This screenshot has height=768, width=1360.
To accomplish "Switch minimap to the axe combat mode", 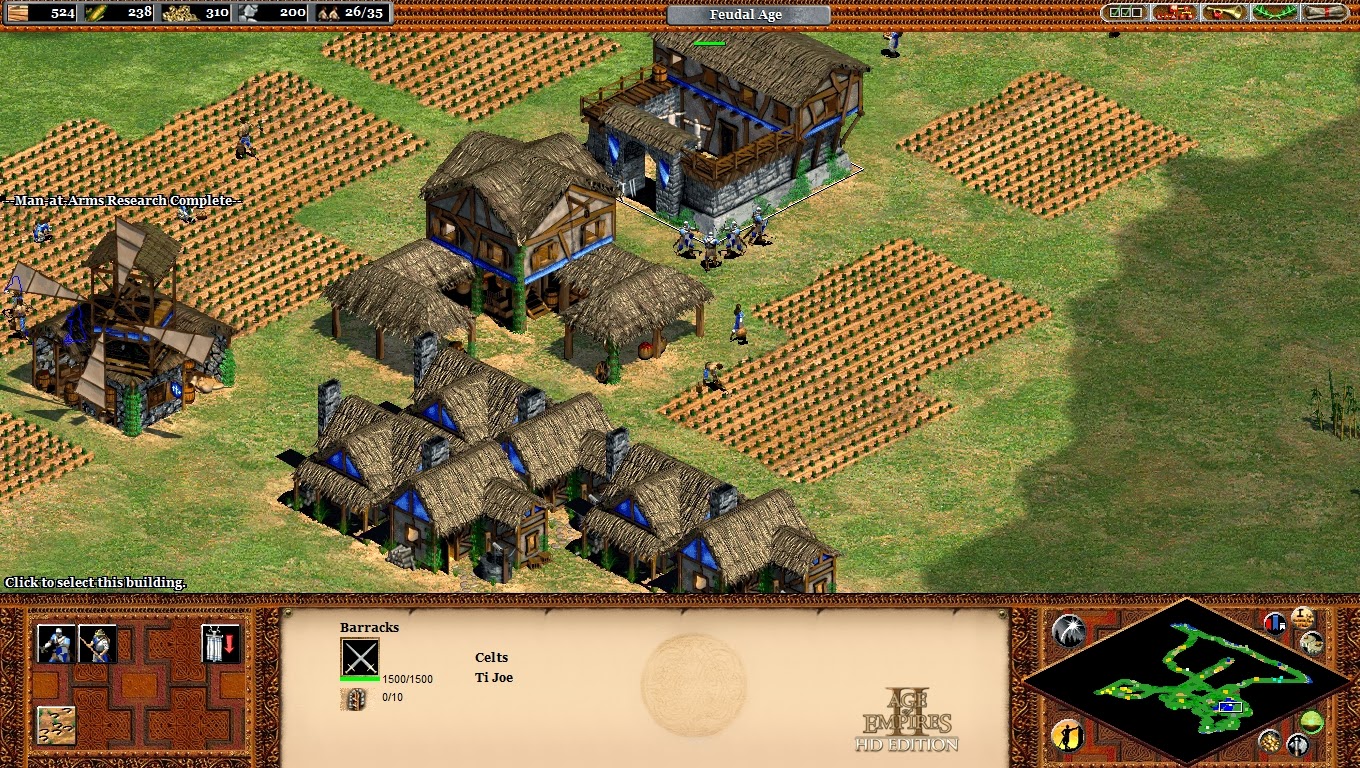I will tap(1297, 744).
